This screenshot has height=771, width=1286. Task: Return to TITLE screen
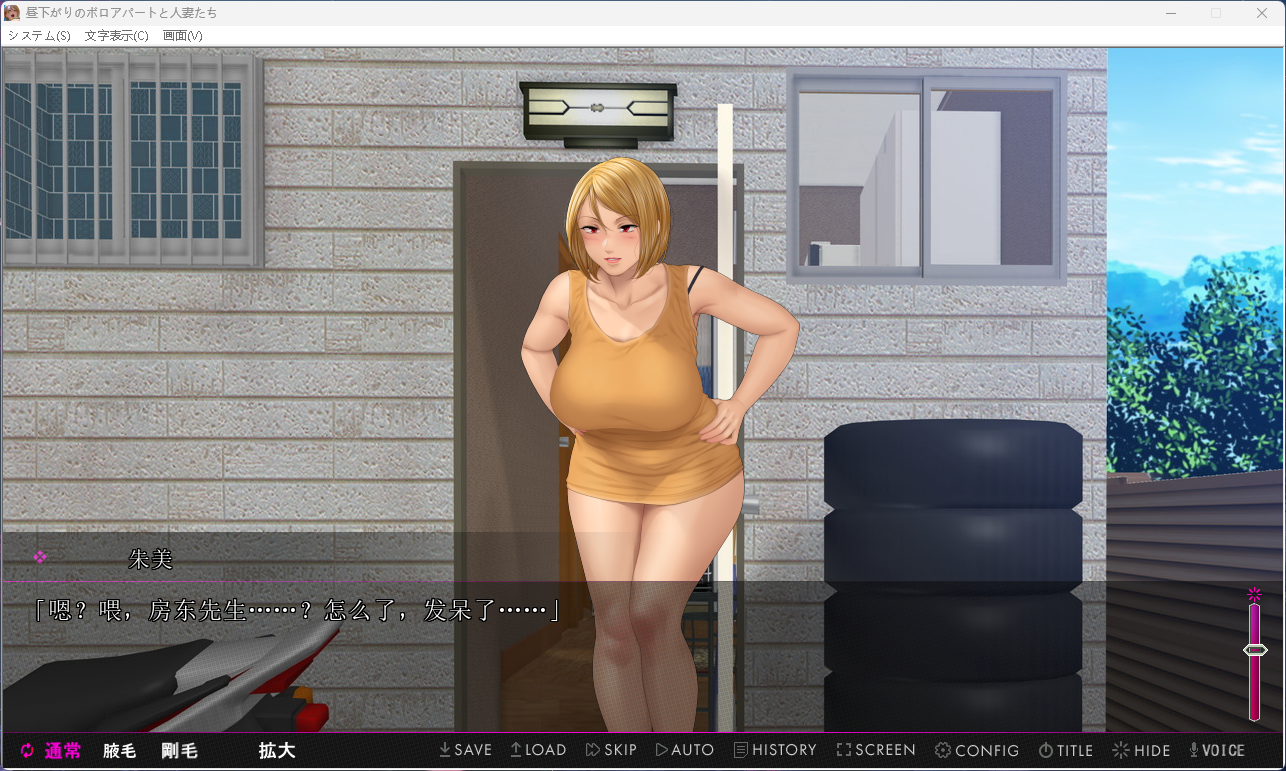pos(1066,750)
